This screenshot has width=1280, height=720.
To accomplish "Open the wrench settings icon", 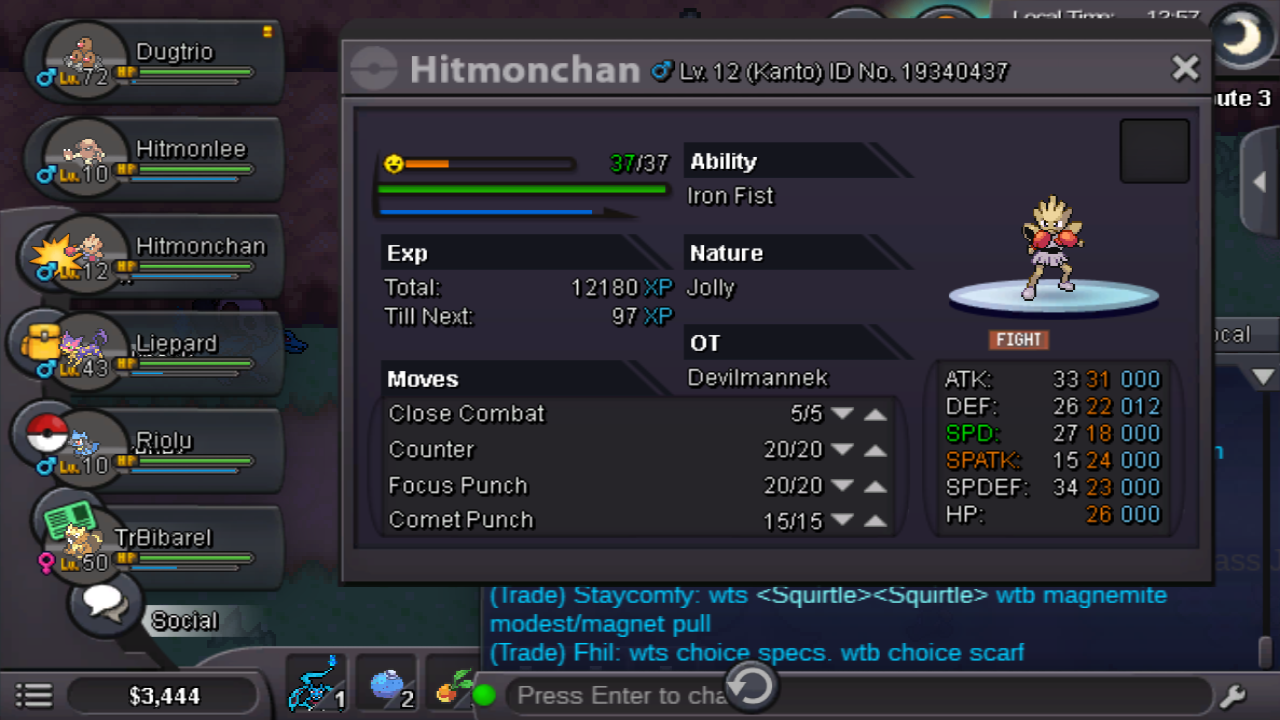I will pos(1232,695).
